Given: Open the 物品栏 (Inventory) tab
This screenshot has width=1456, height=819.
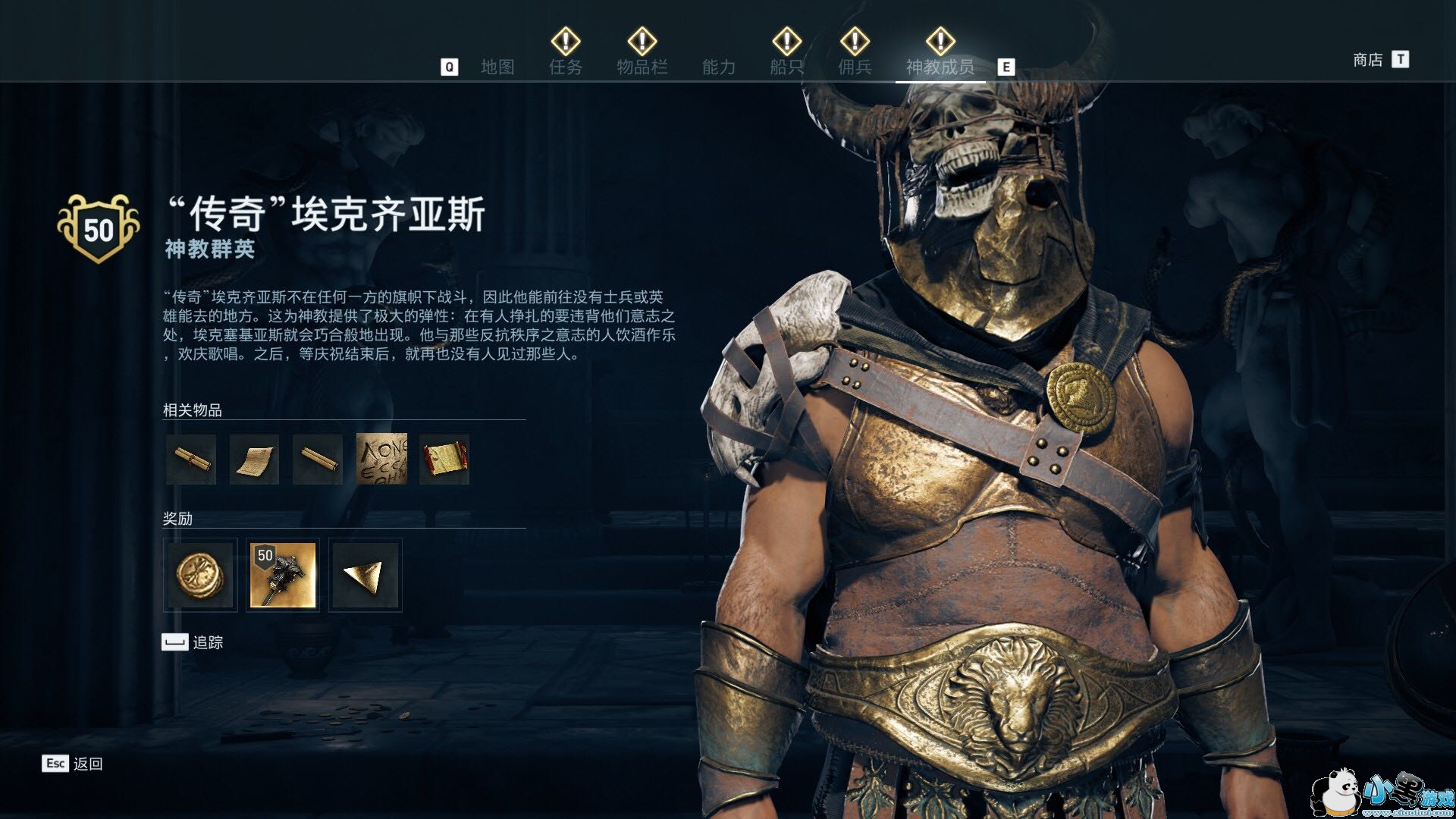Looking at the screenshot, I should (x=642, y=67).
